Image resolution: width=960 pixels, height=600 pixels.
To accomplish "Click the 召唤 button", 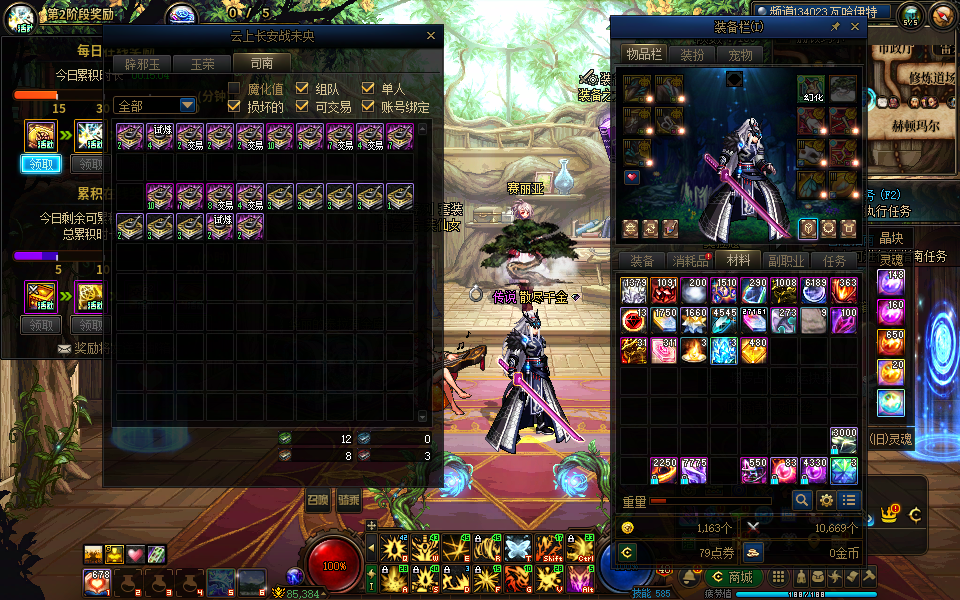I will (x=318, y=500).
